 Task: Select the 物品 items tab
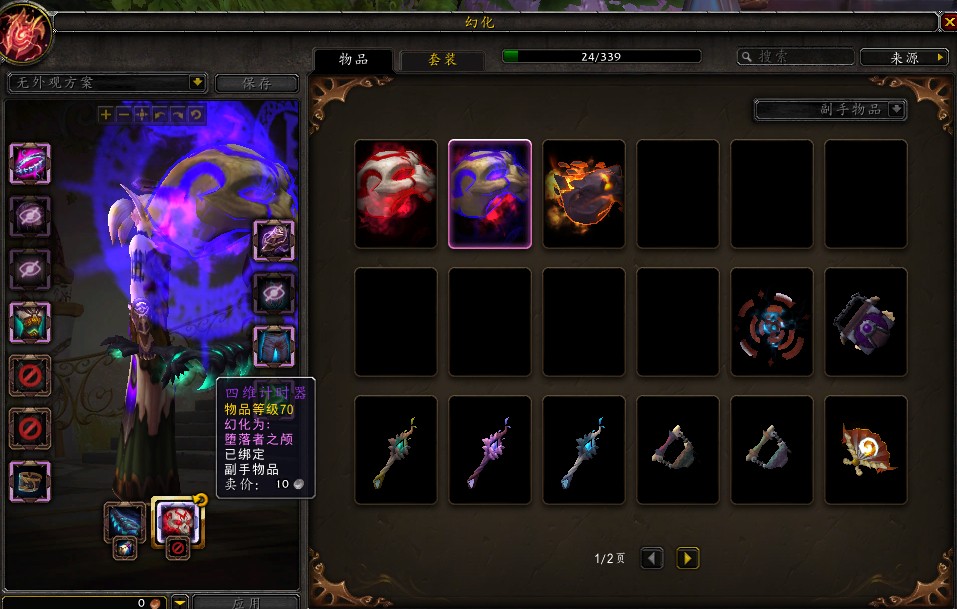[x=353, y=59]
